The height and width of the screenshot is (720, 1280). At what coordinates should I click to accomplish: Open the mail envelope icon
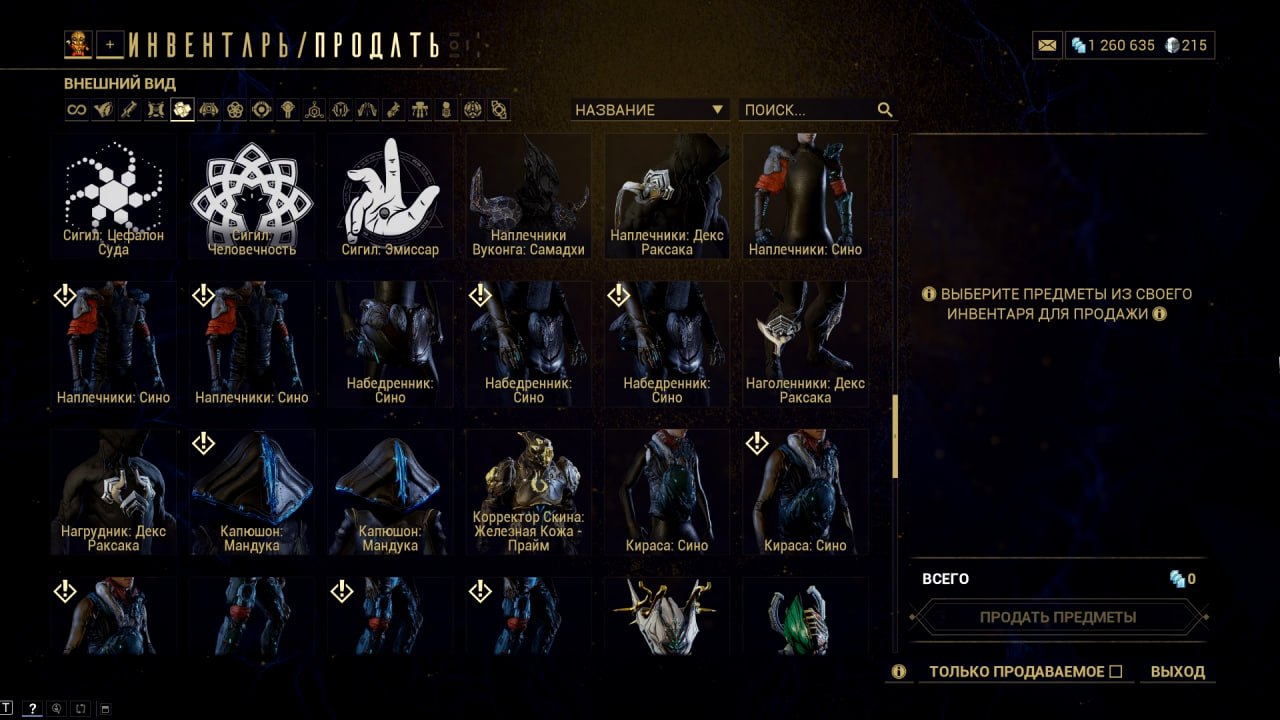(x=1047, y=46)
